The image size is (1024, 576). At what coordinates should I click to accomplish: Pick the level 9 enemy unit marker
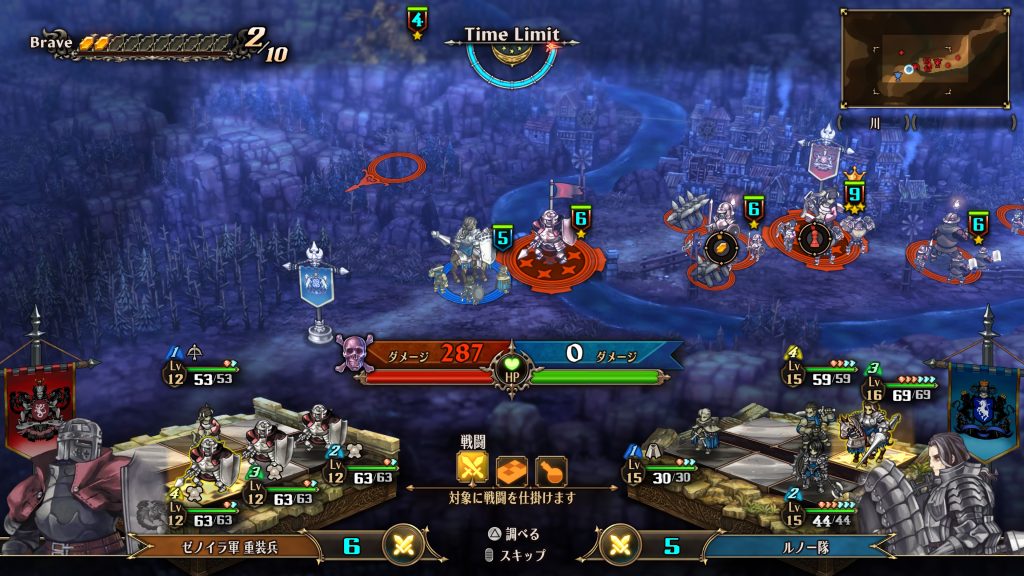point(853,192)
